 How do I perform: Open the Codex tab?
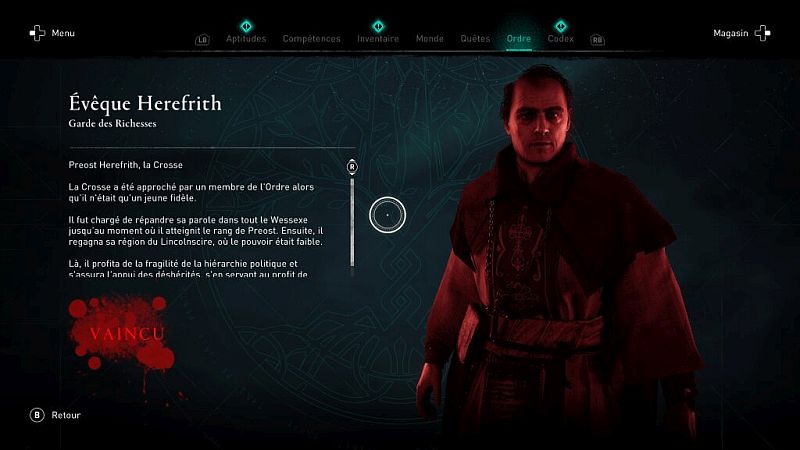coord(560,39)
